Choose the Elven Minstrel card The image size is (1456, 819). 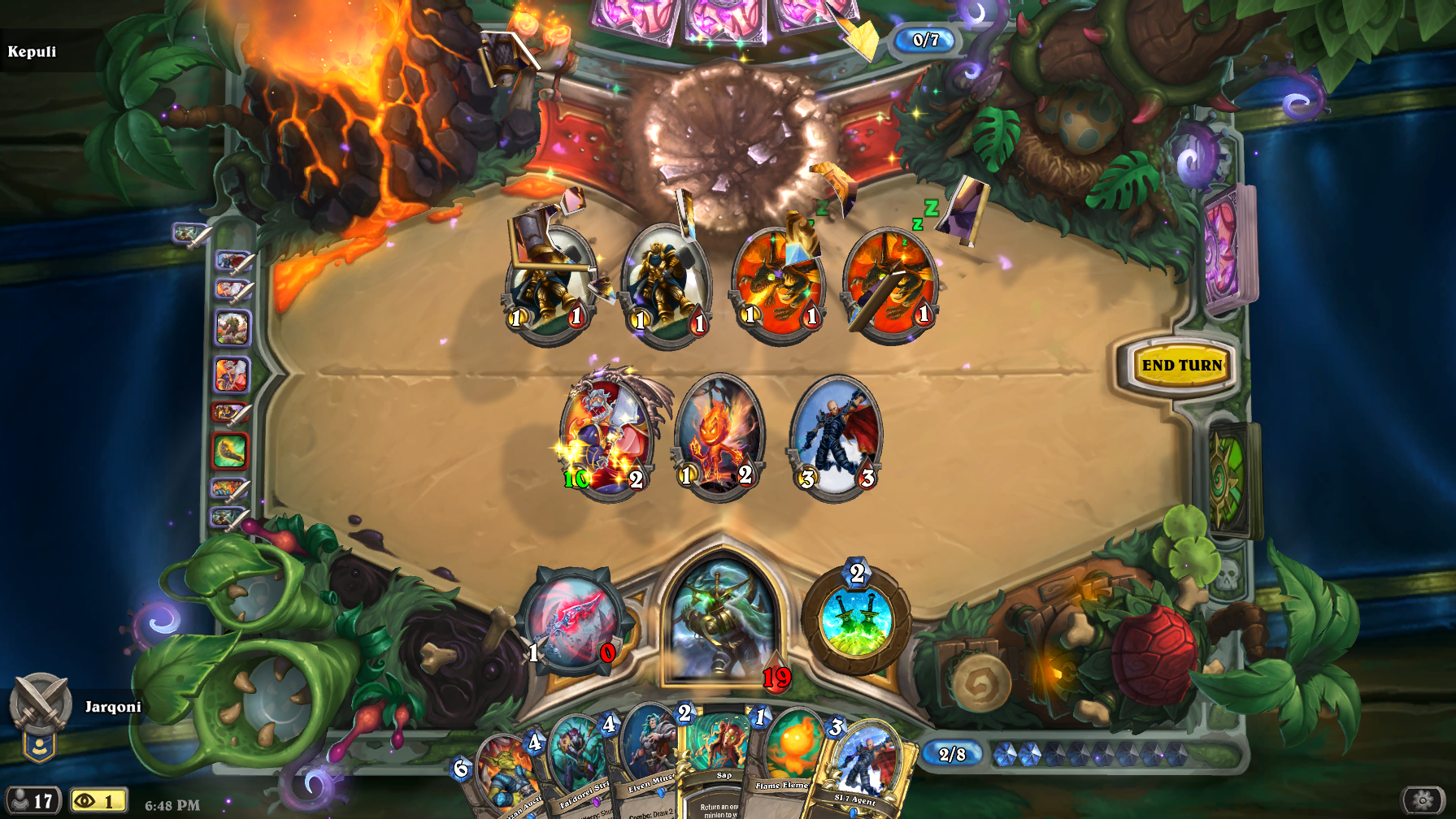pos(648,760)
